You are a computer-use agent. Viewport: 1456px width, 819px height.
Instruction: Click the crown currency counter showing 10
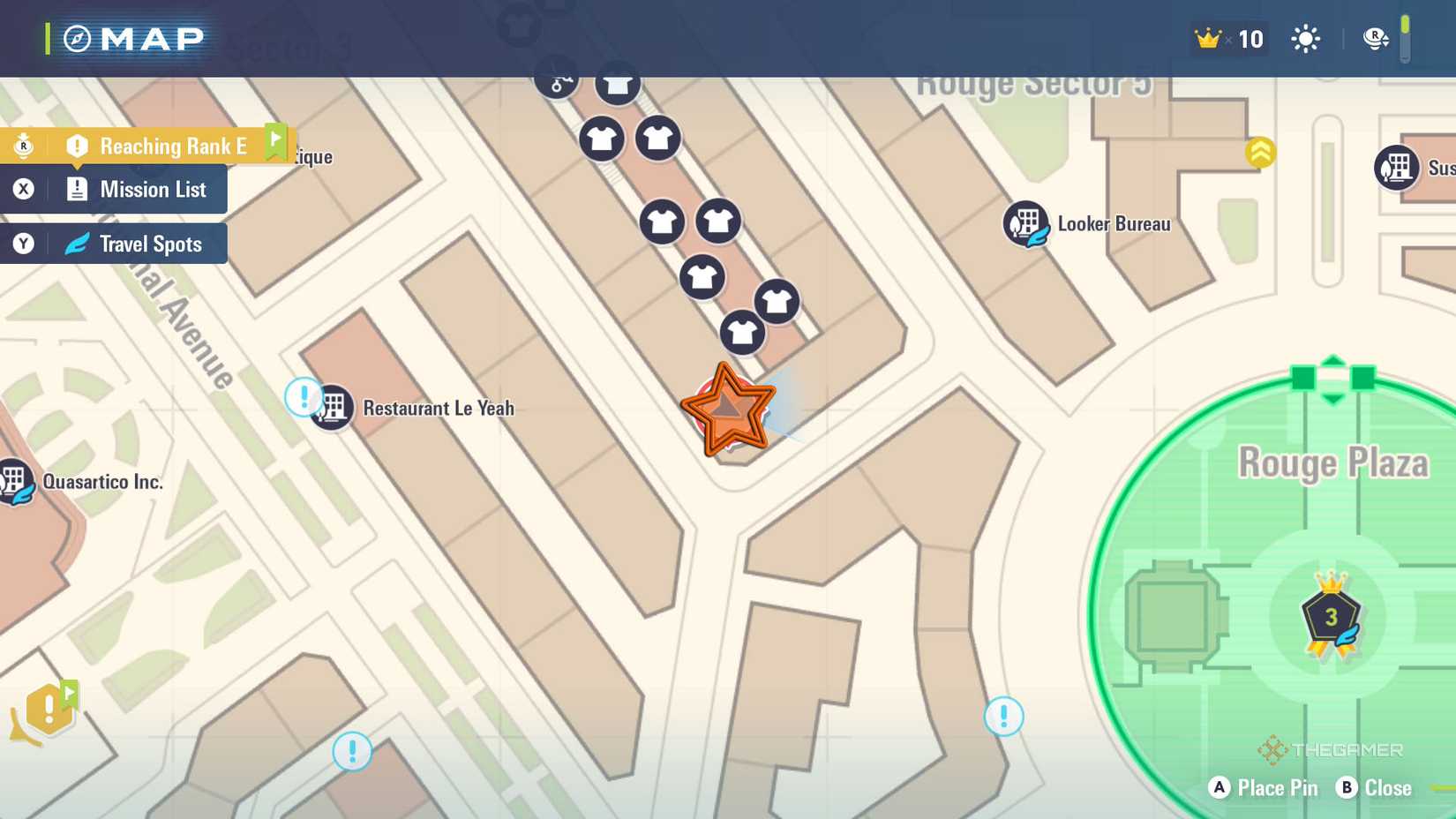(1228, 39)
